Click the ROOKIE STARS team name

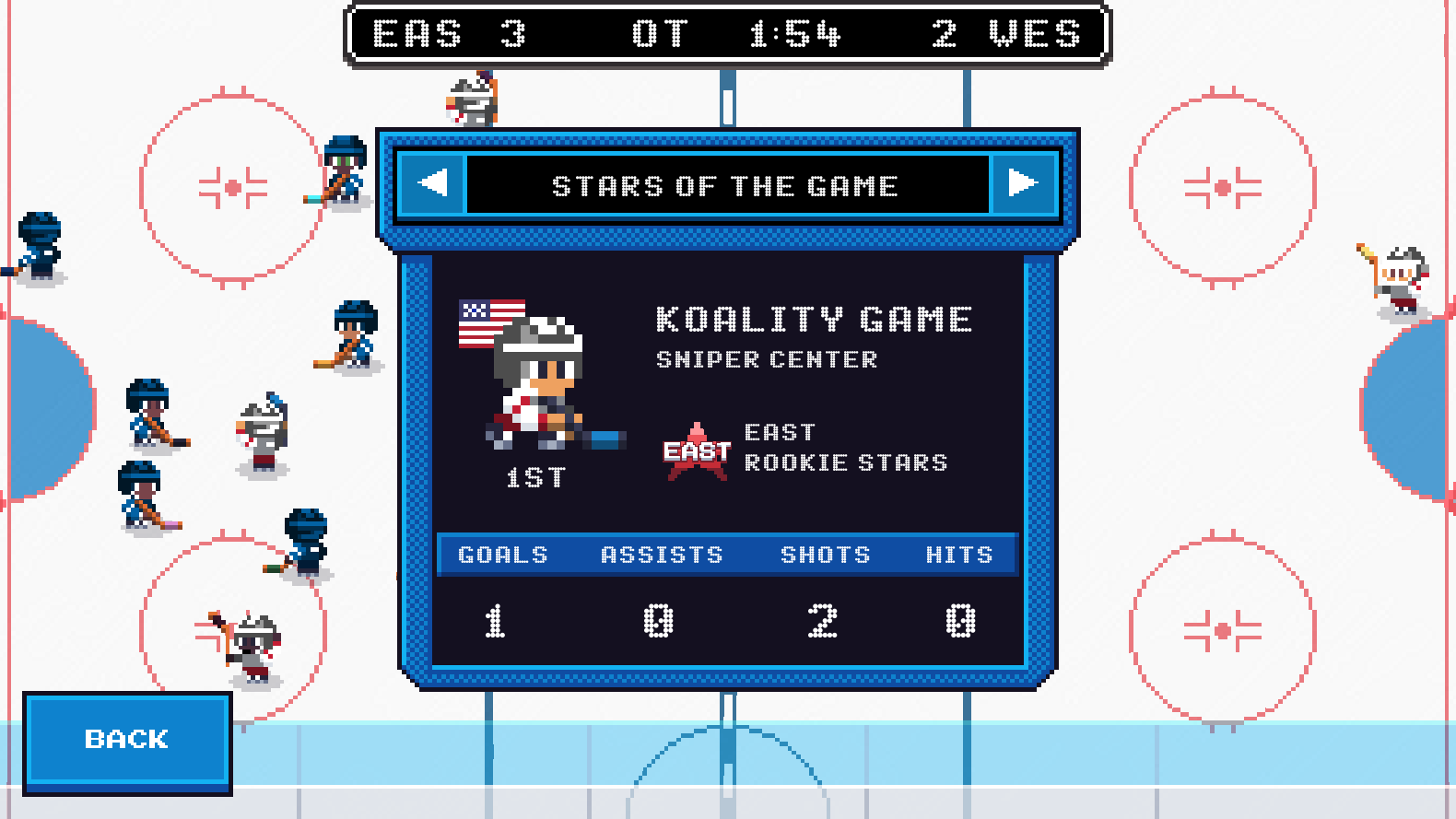coord(847,462)
